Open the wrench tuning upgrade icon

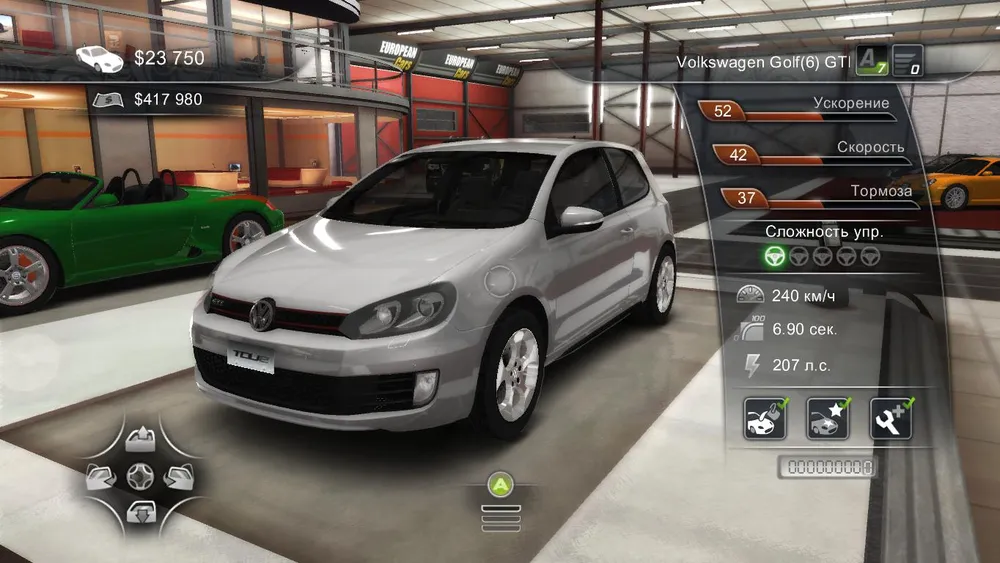tap(890, 419)
